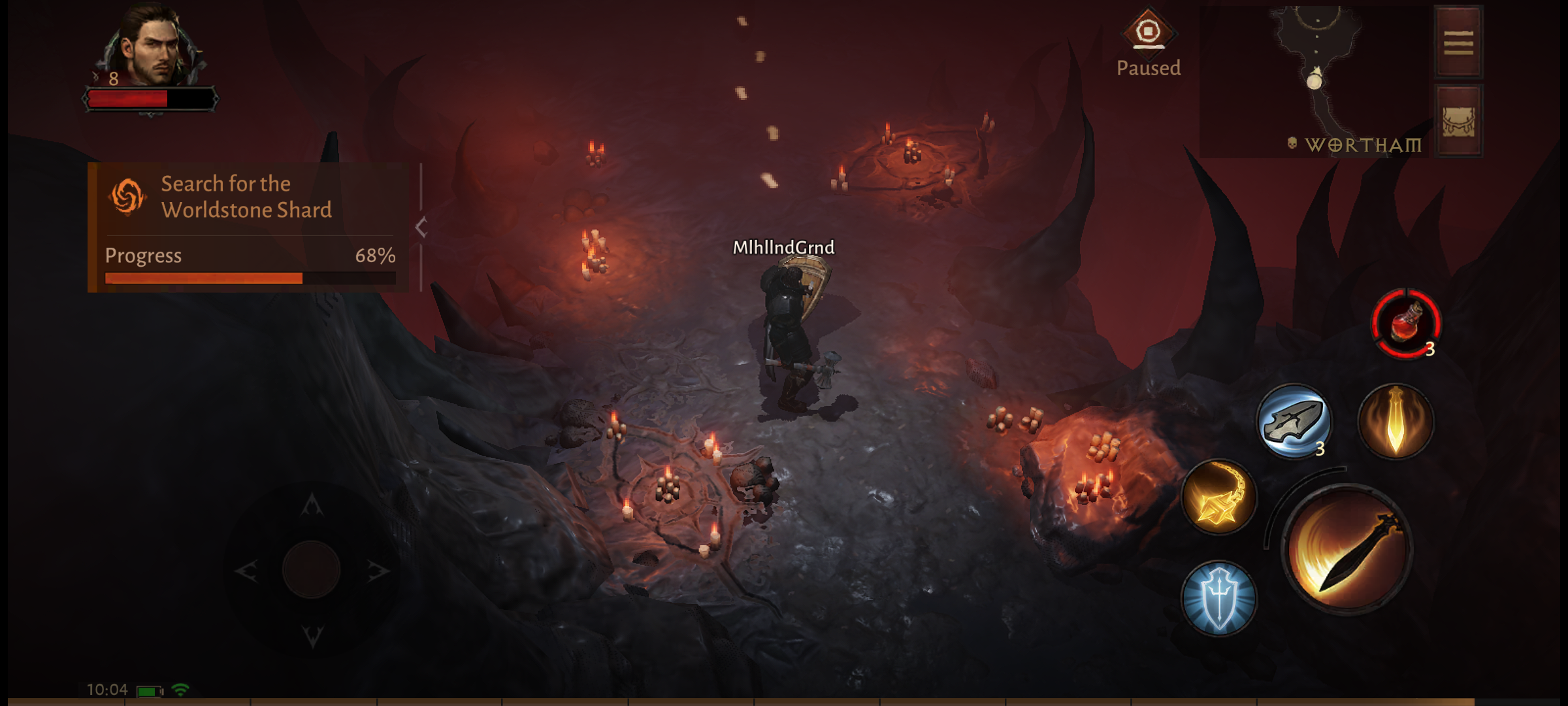The image size is (1568, 706).
Task: Tap the virtual joystick center
Action: 312,569
